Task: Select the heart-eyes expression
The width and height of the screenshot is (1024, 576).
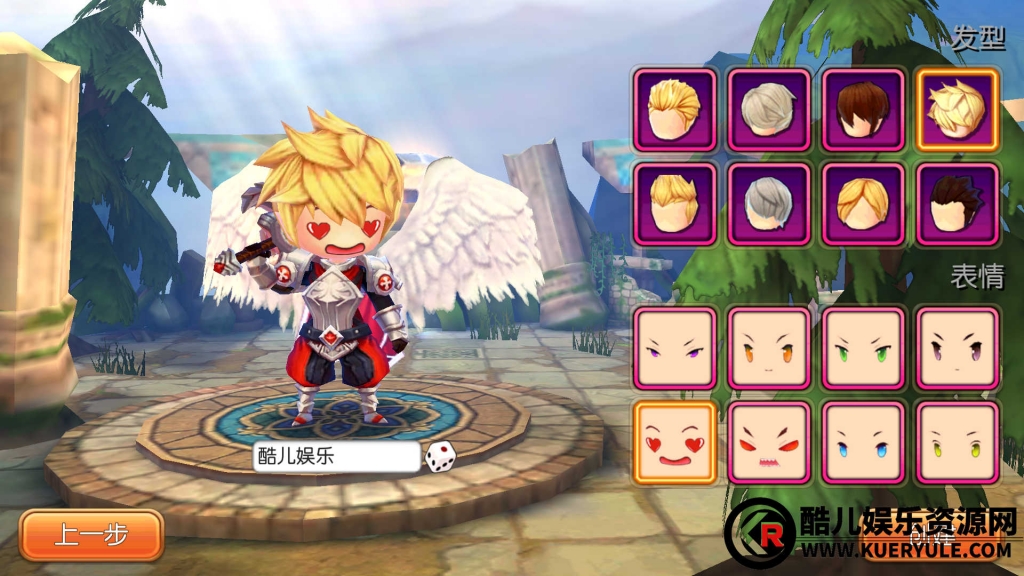Action: pos(675,442)
